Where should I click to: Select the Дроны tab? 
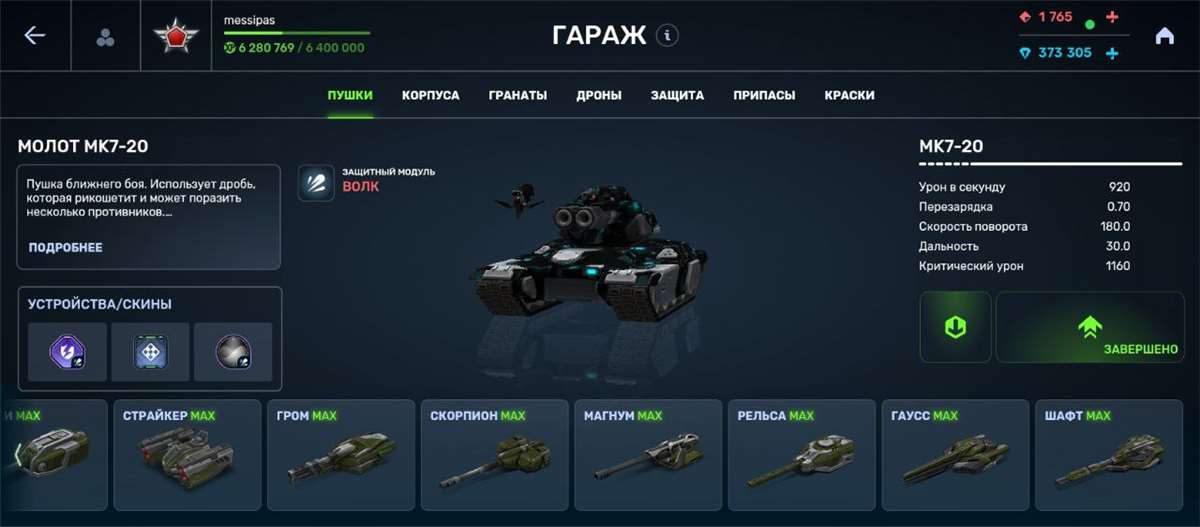599,96
